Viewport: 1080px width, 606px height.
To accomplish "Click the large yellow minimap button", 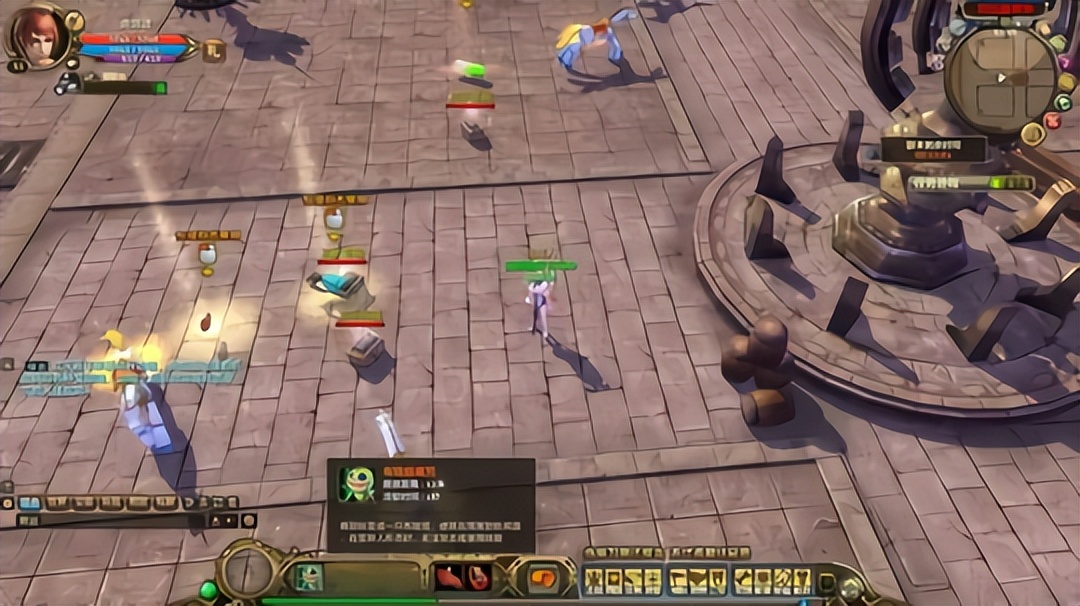I will click(1032, 133).
